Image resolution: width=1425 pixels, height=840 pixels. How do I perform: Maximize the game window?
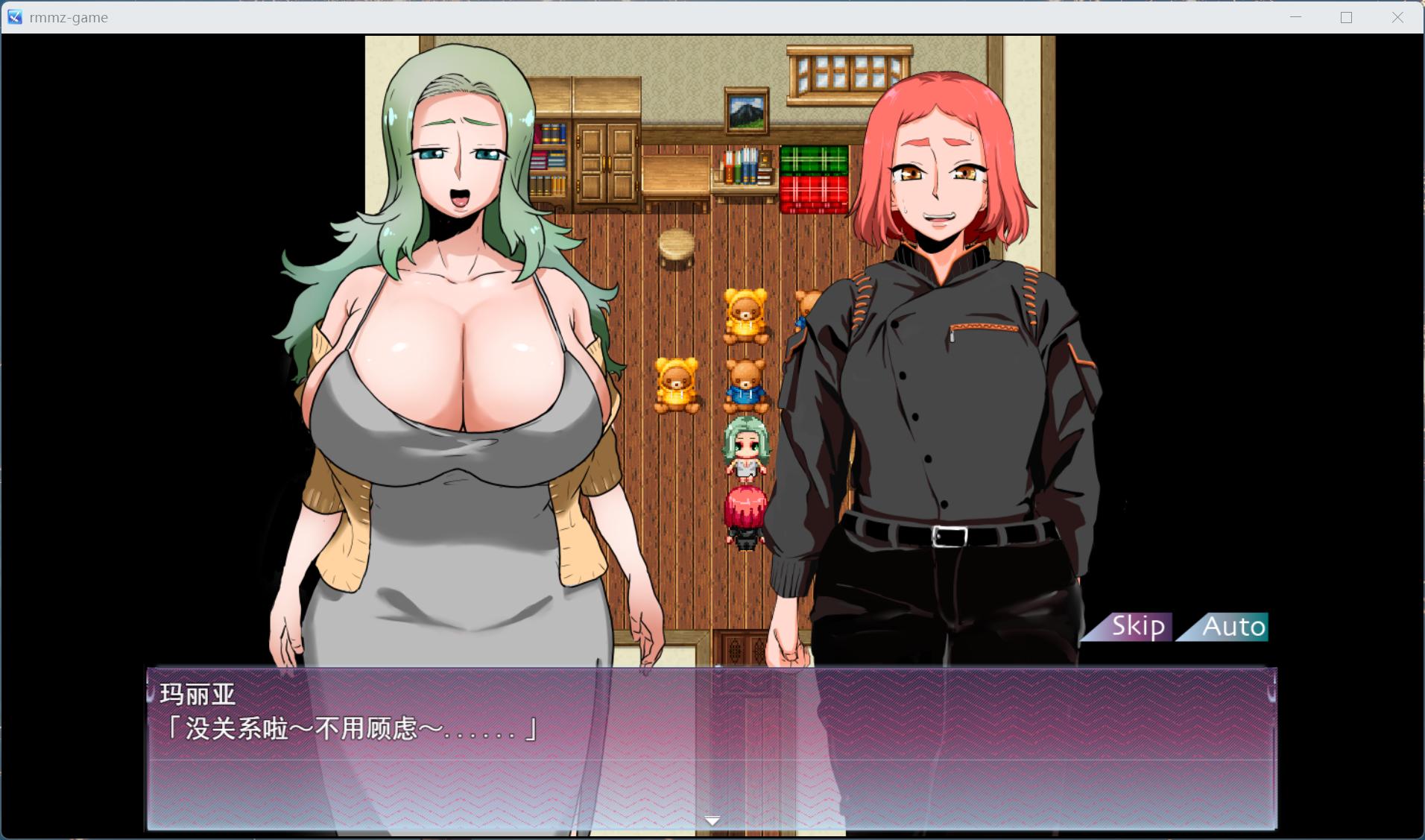point(1346,17)
